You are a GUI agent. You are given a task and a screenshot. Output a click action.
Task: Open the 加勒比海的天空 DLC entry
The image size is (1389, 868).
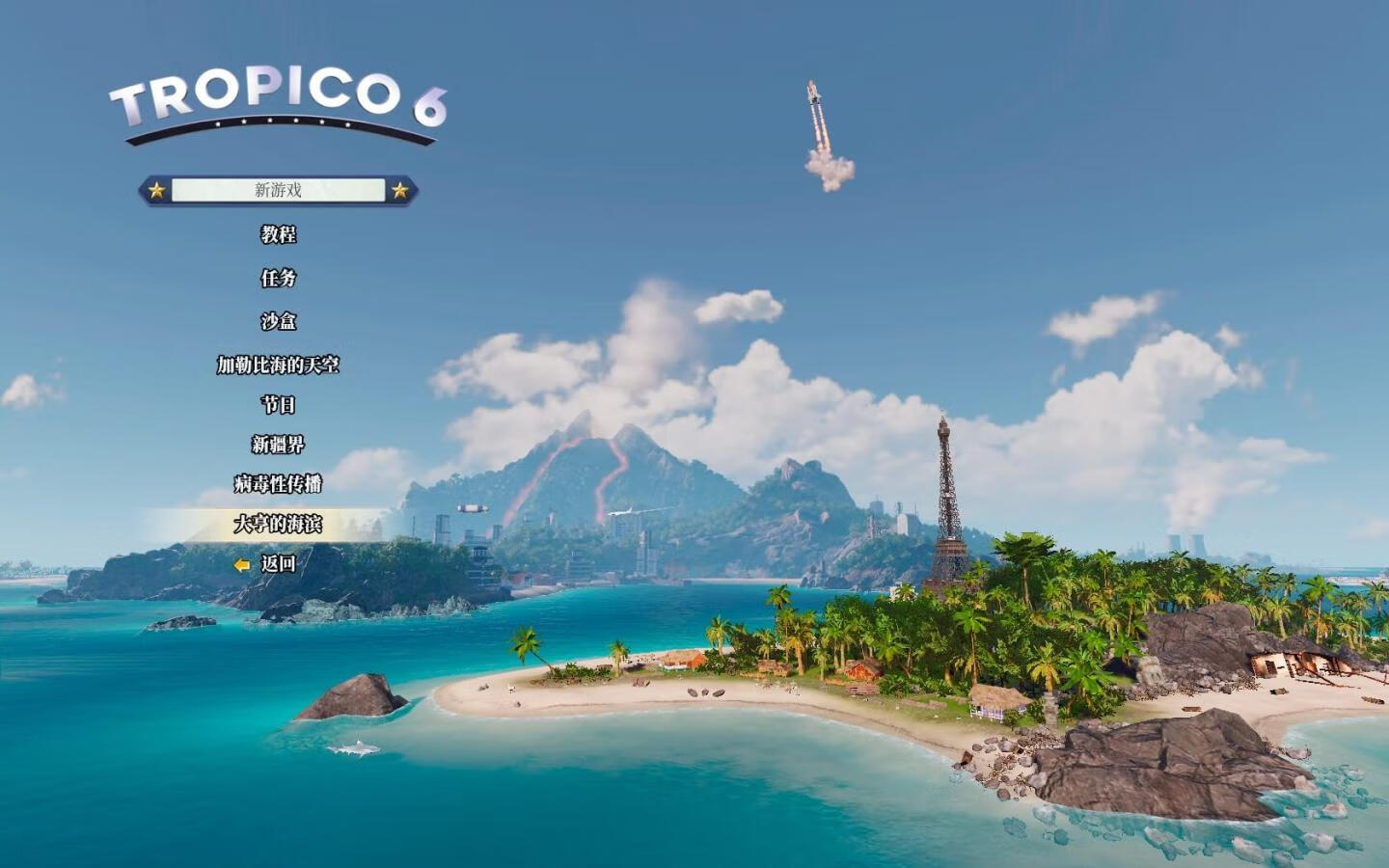coord(278,365)
